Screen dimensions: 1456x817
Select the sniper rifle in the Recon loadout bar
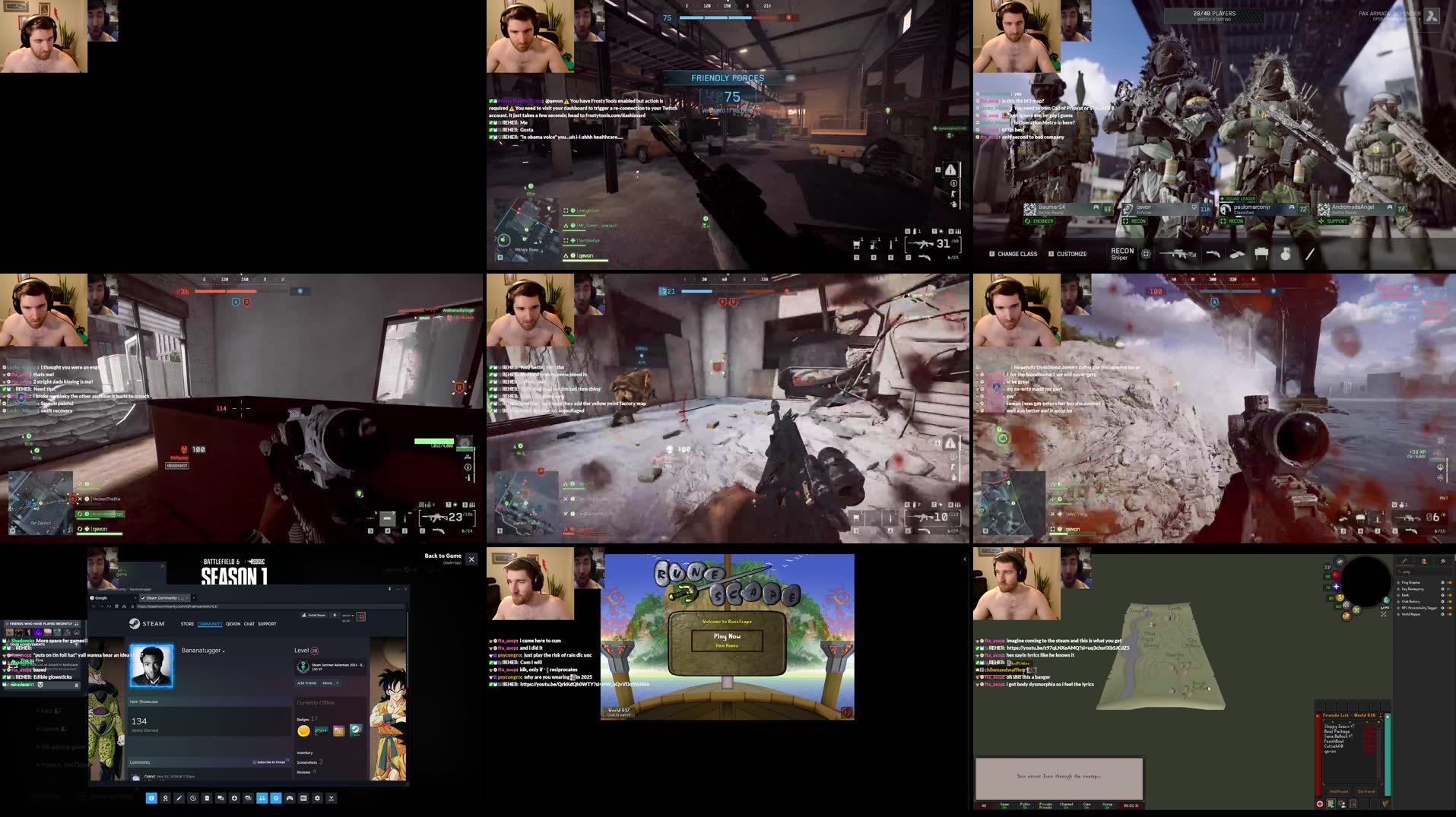[1177, 254]
